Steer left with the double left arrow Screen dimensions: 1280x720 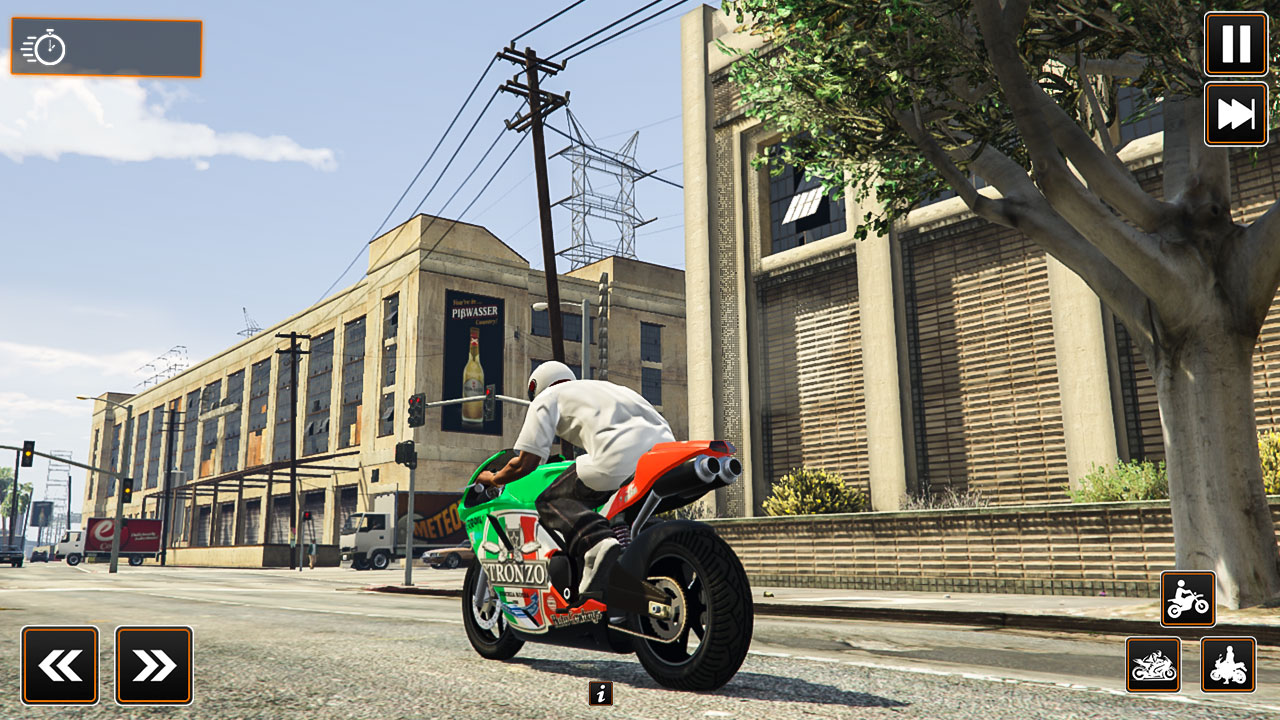[60, 665]
